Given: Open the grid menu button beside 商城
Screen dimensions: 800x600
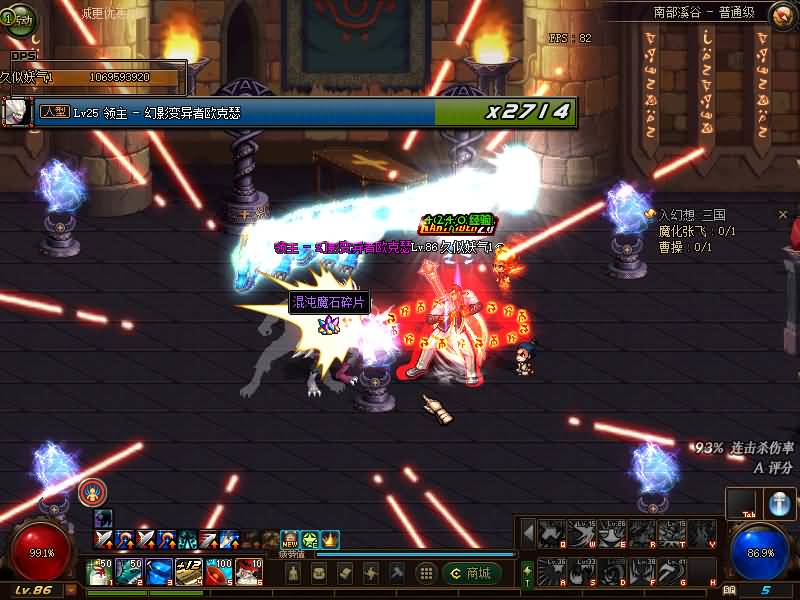Looking at the screenshot, I should (427, 573).
